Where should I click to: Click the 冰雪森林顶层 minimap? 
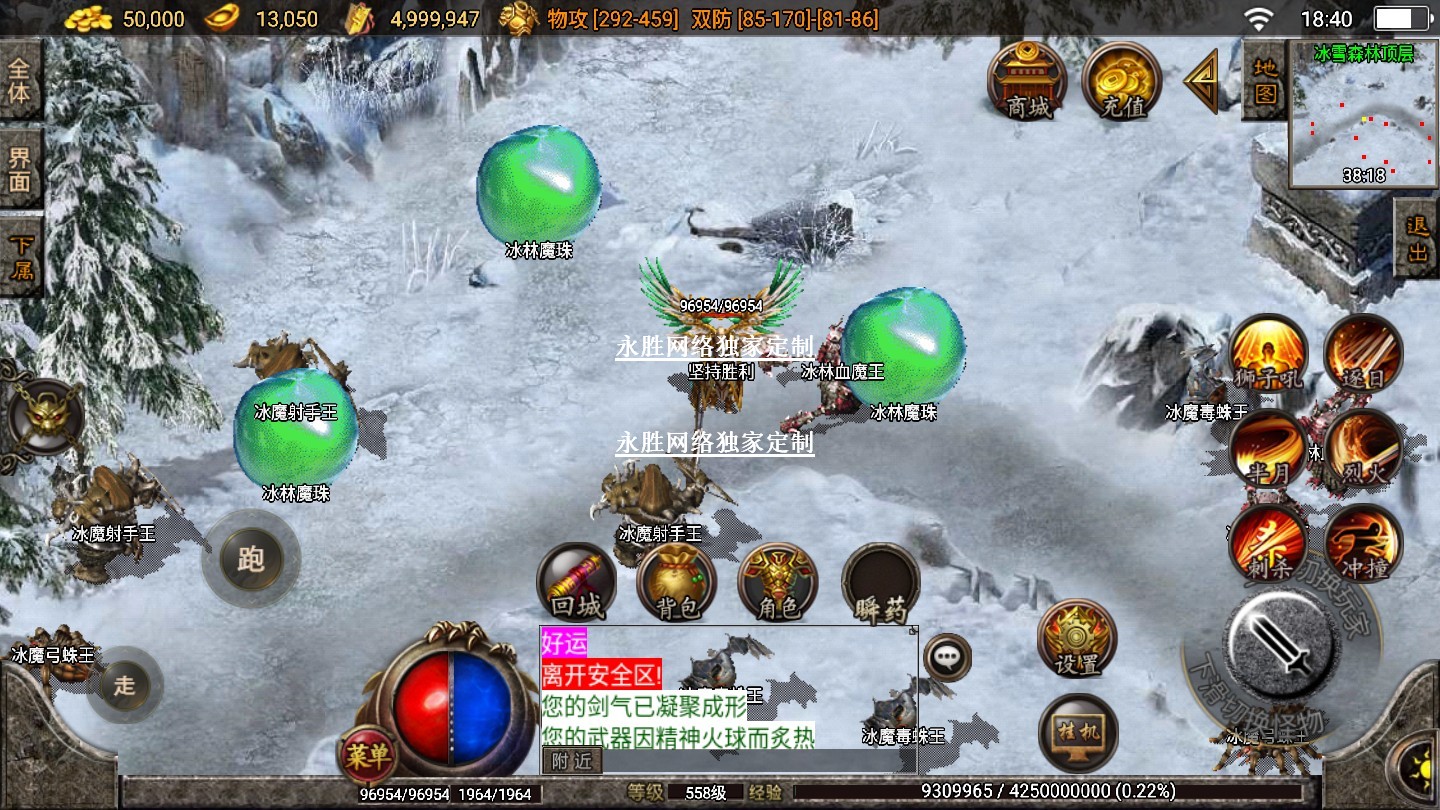(1363, 114)
